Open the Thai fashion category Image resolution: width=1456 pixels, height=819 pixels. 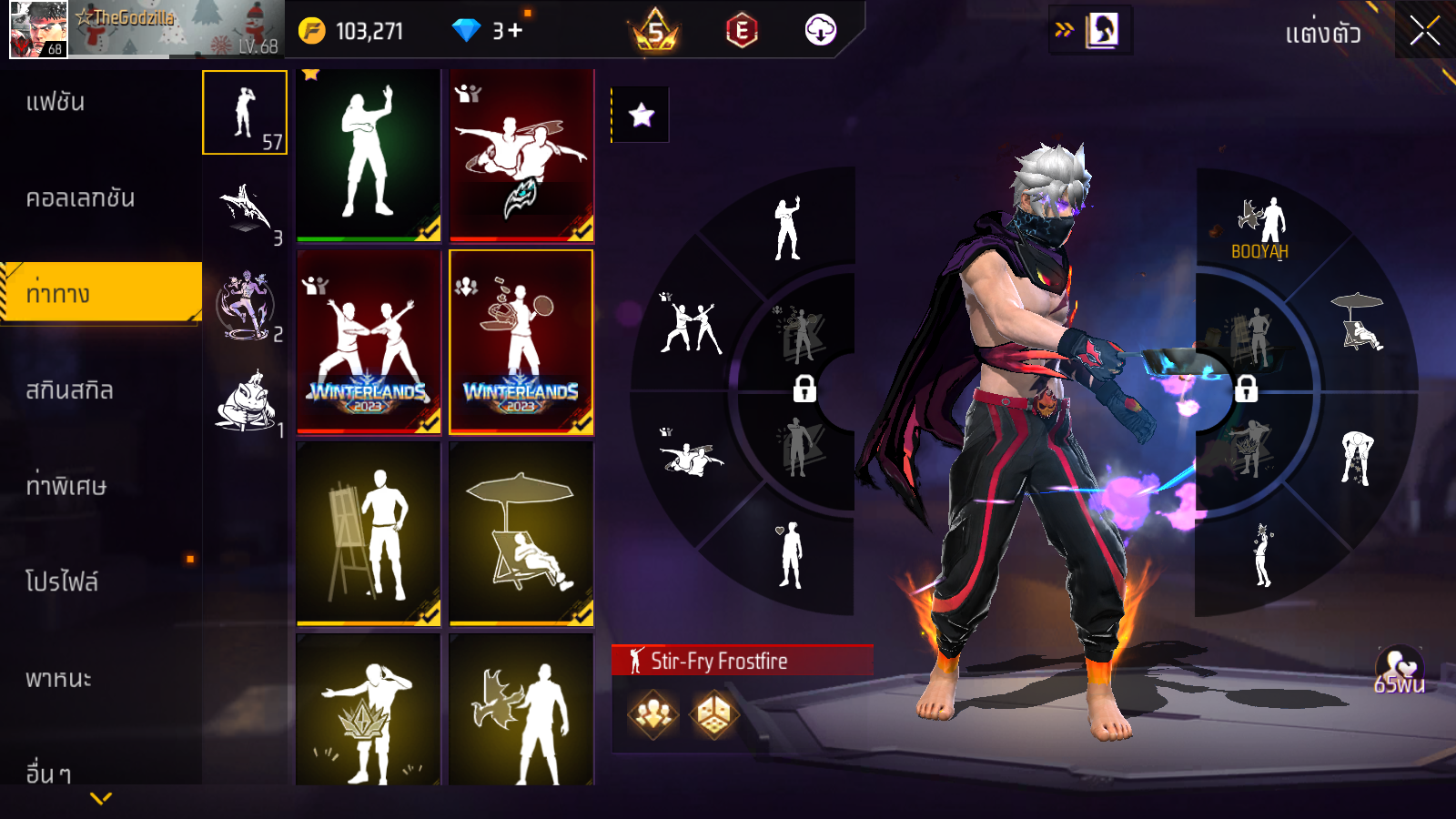click(x=56, y=102)
